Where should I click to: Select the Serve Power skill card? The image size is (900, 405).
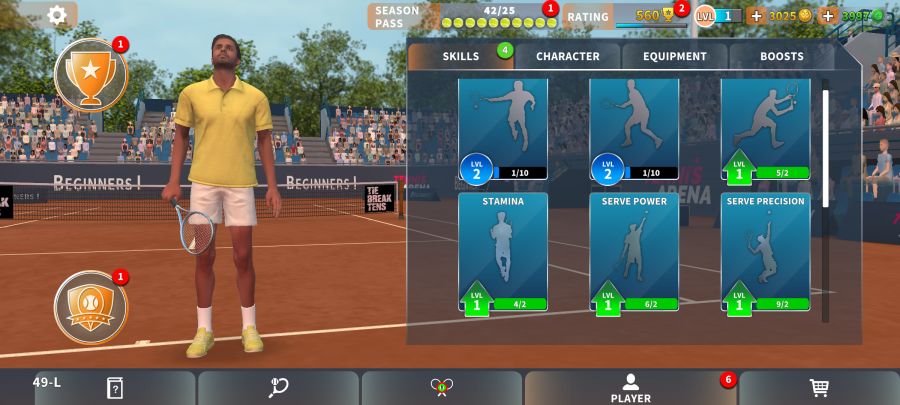tap(634, 253)
